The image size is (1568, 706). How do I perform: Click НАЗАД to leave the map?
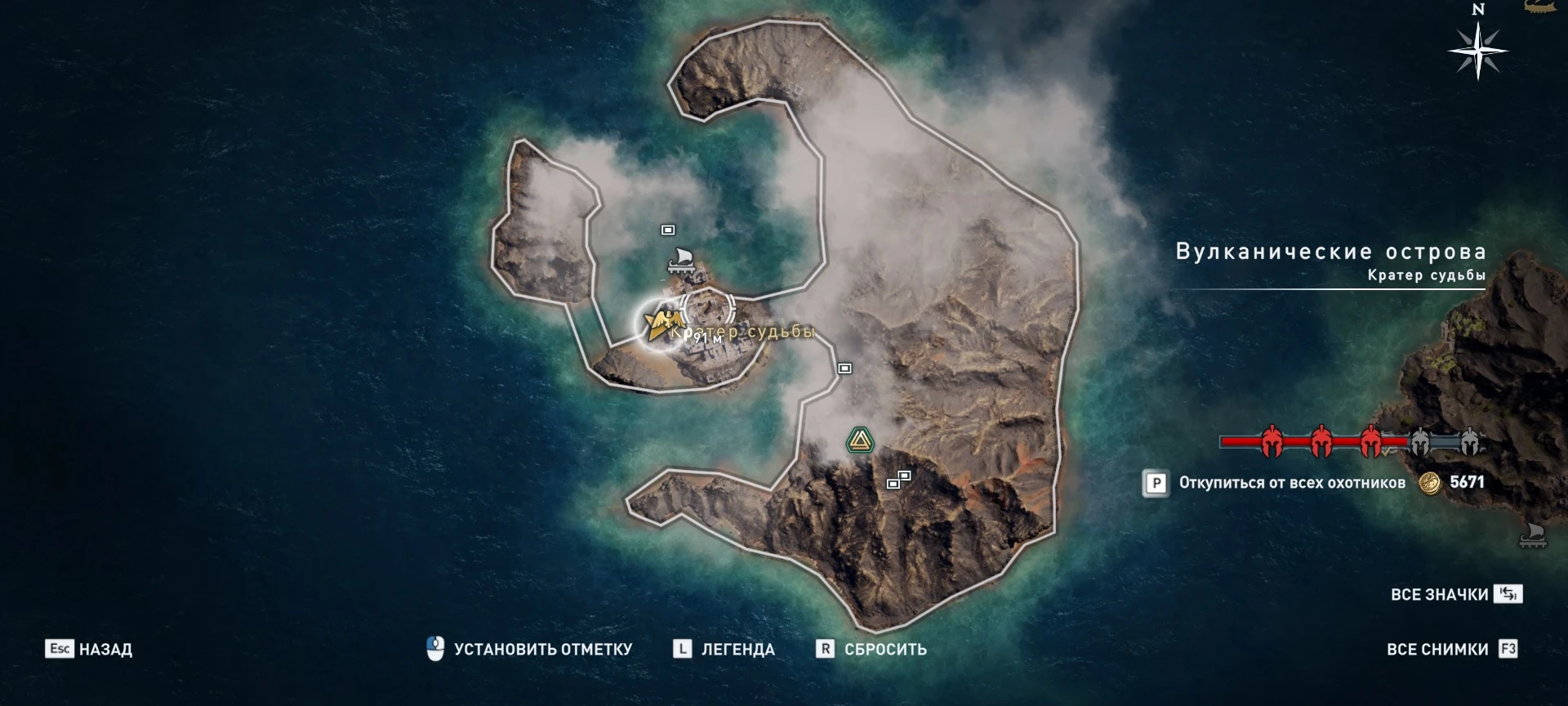click(x=105, y=648)
